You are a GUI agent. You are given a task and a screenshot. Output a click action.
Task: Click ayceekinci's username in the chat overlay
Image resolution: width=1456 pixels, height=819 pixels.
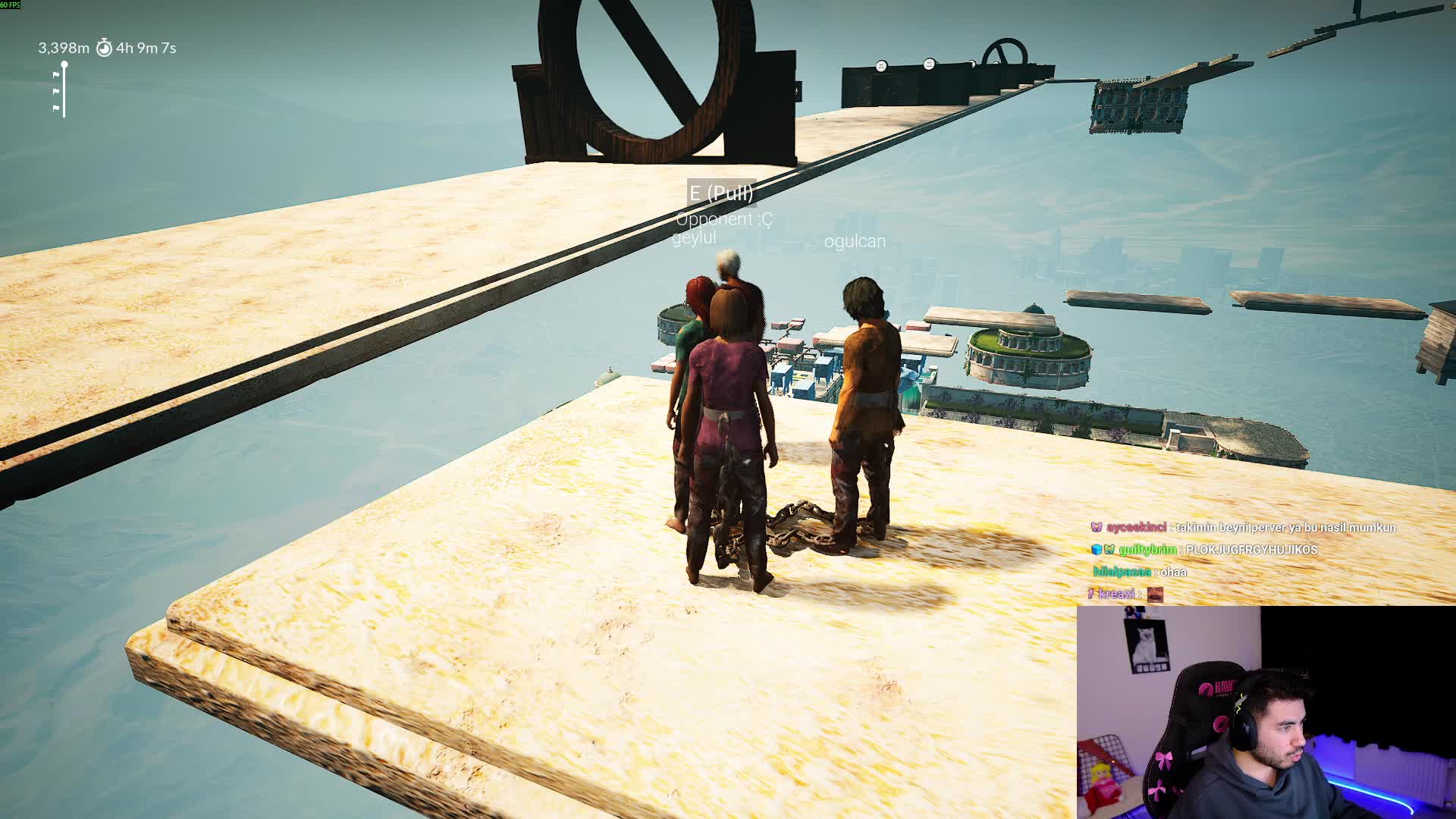pos(1135,528)
